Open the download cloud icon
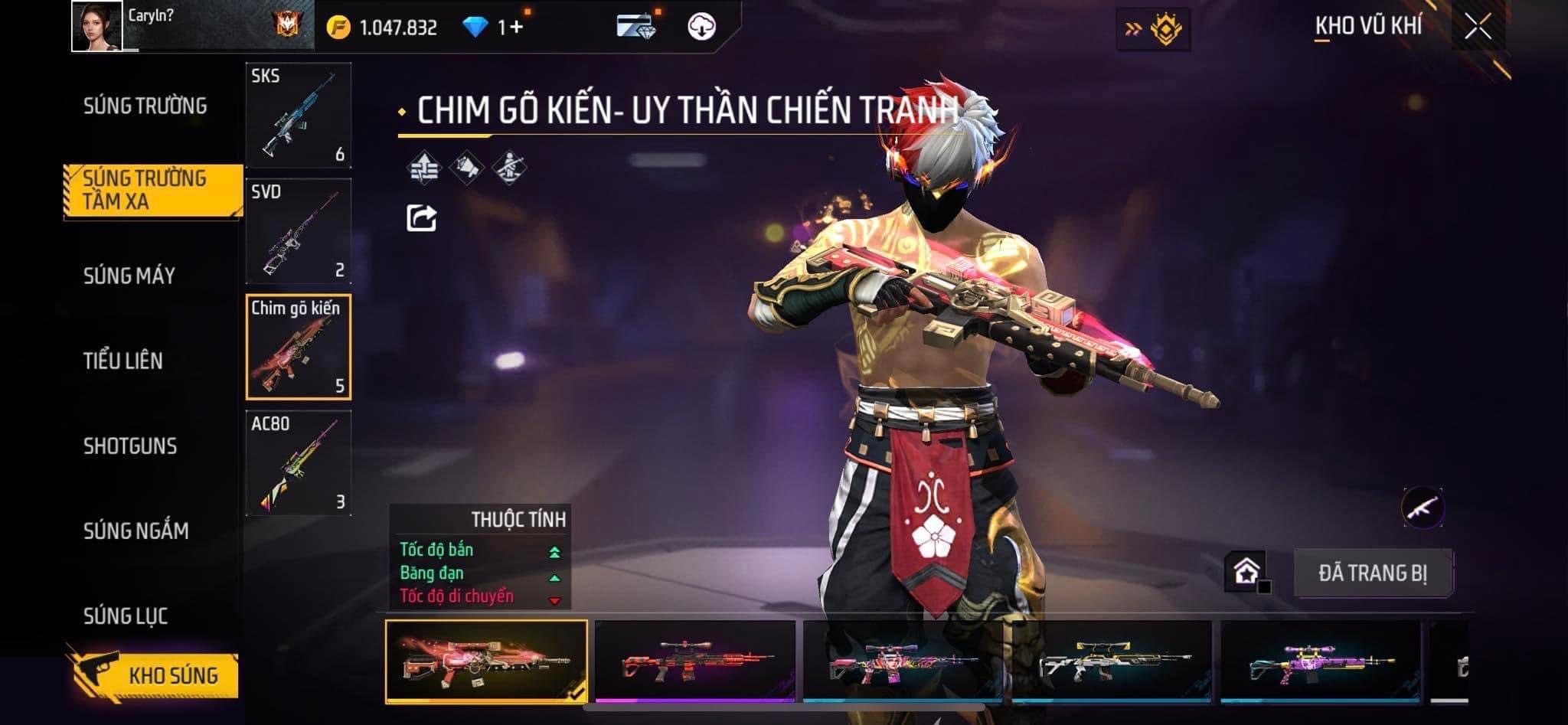Image resolution: width=1568 pixels, height=725 pixels. [701, 28]
